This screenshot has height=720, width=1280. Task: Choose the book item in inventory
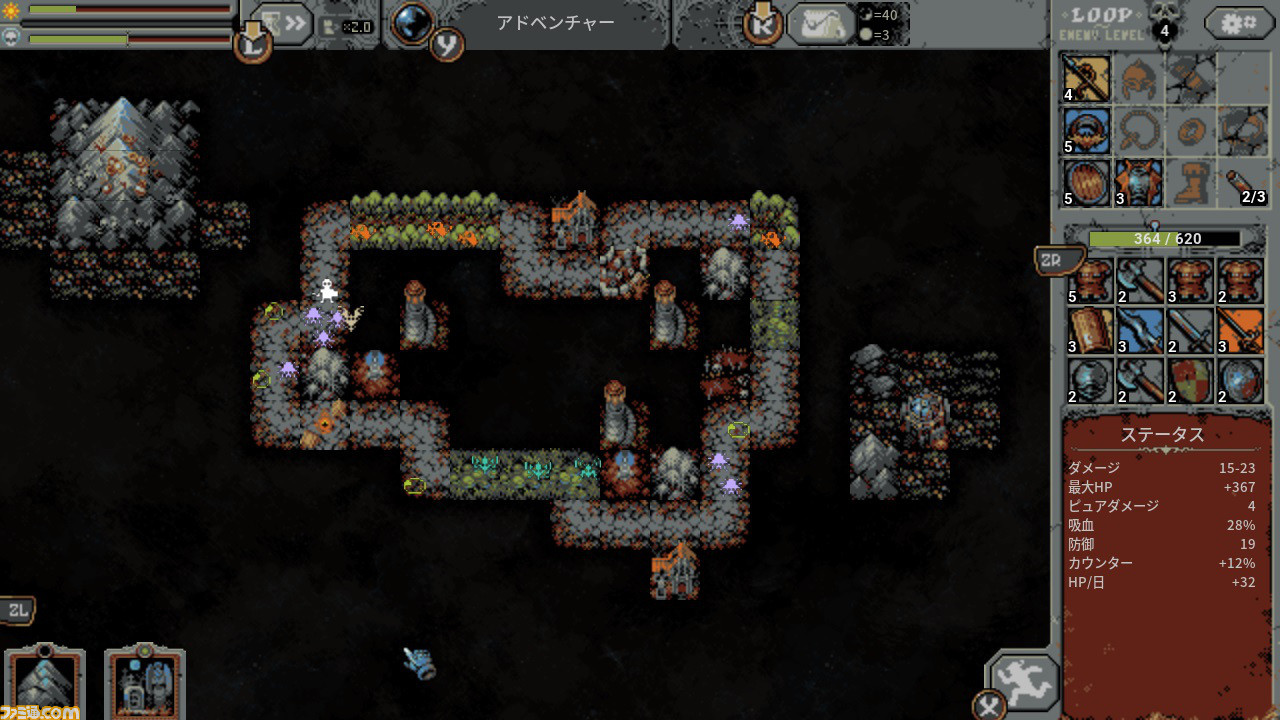1090,331
